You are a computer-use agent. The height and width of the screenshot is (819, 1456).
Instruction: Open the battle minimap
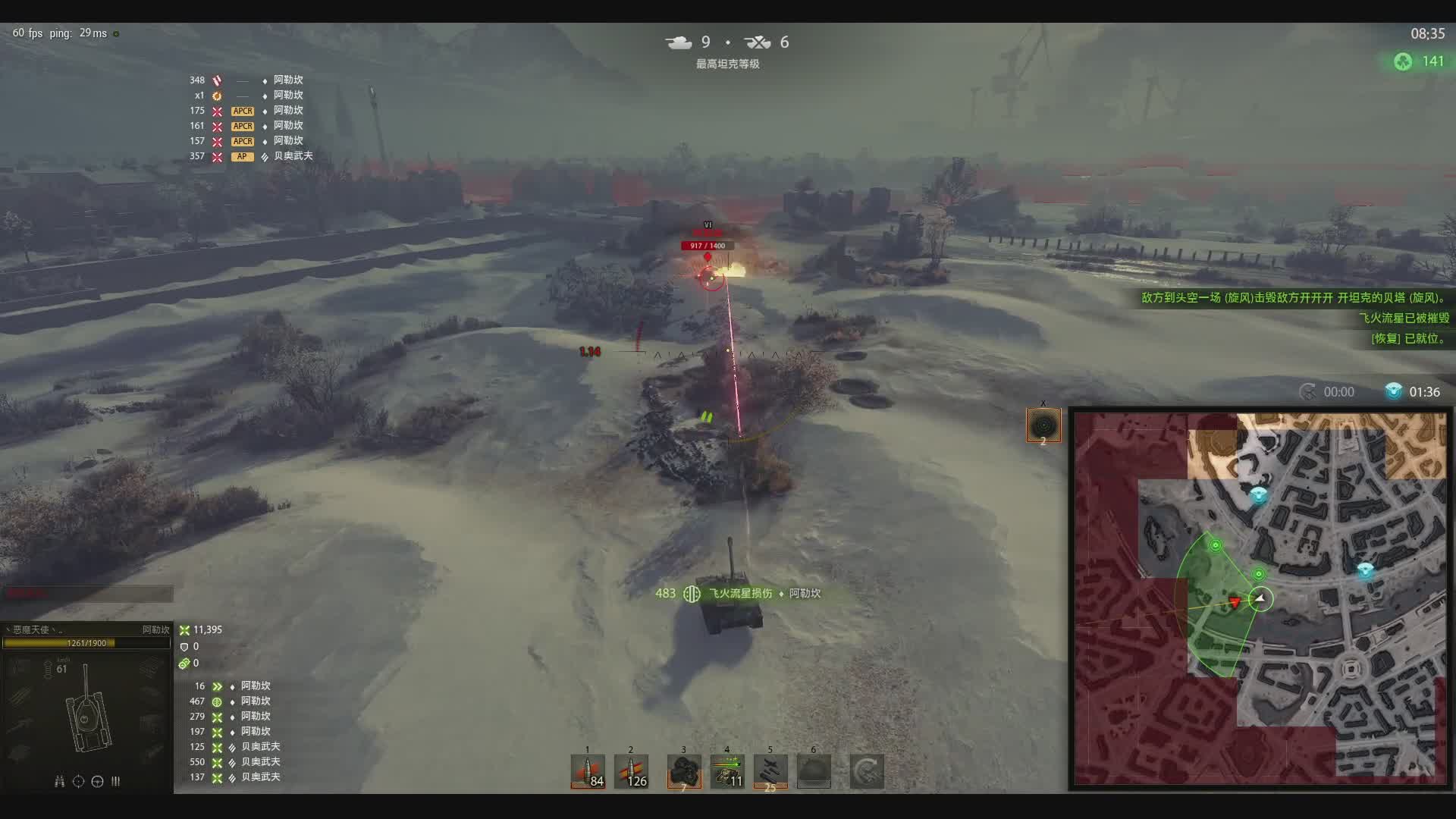tap(1260, 599)
